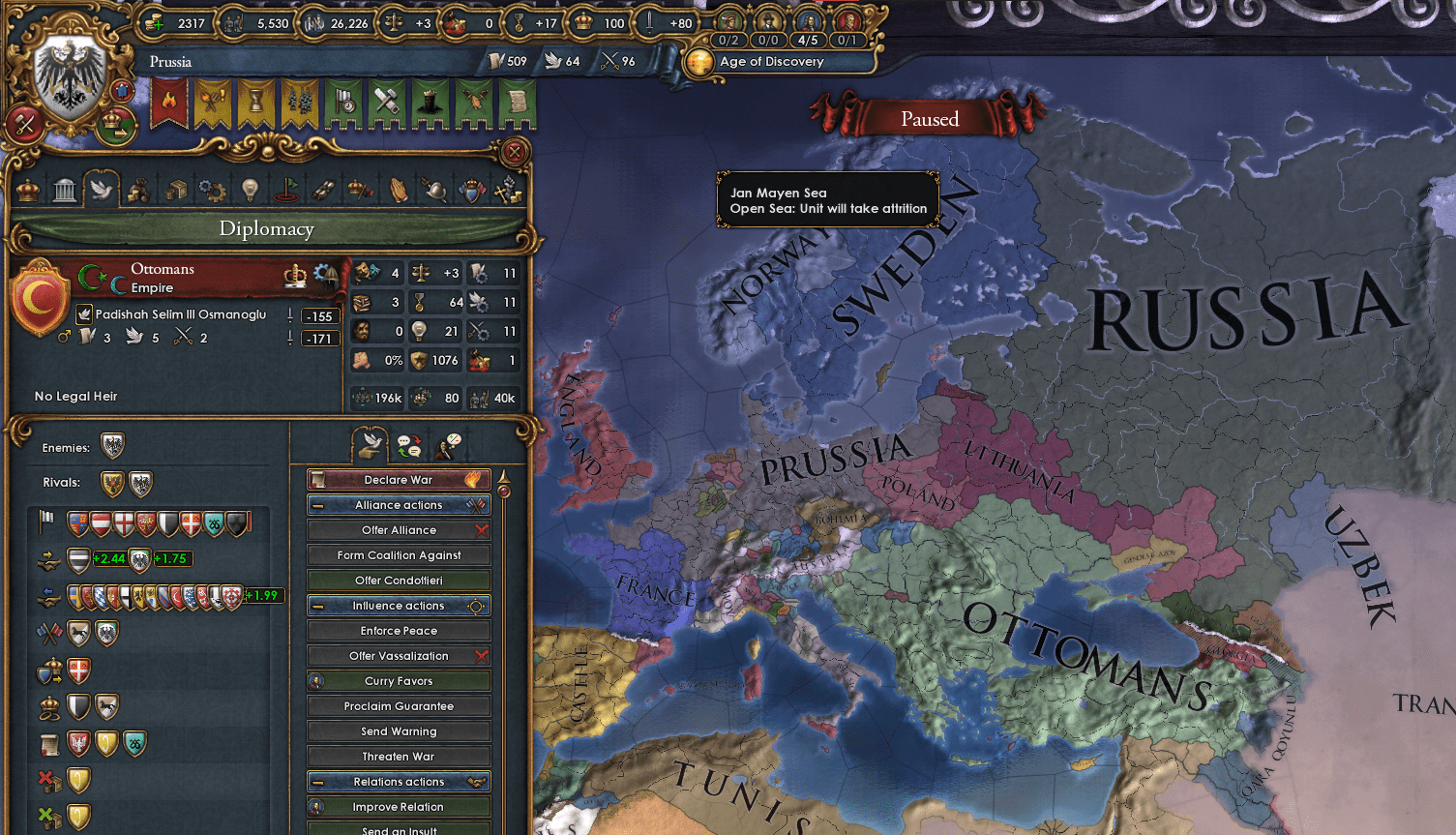Declare War on the Ottomans
Screen dimensions: 1456x835
click(398, 479)
